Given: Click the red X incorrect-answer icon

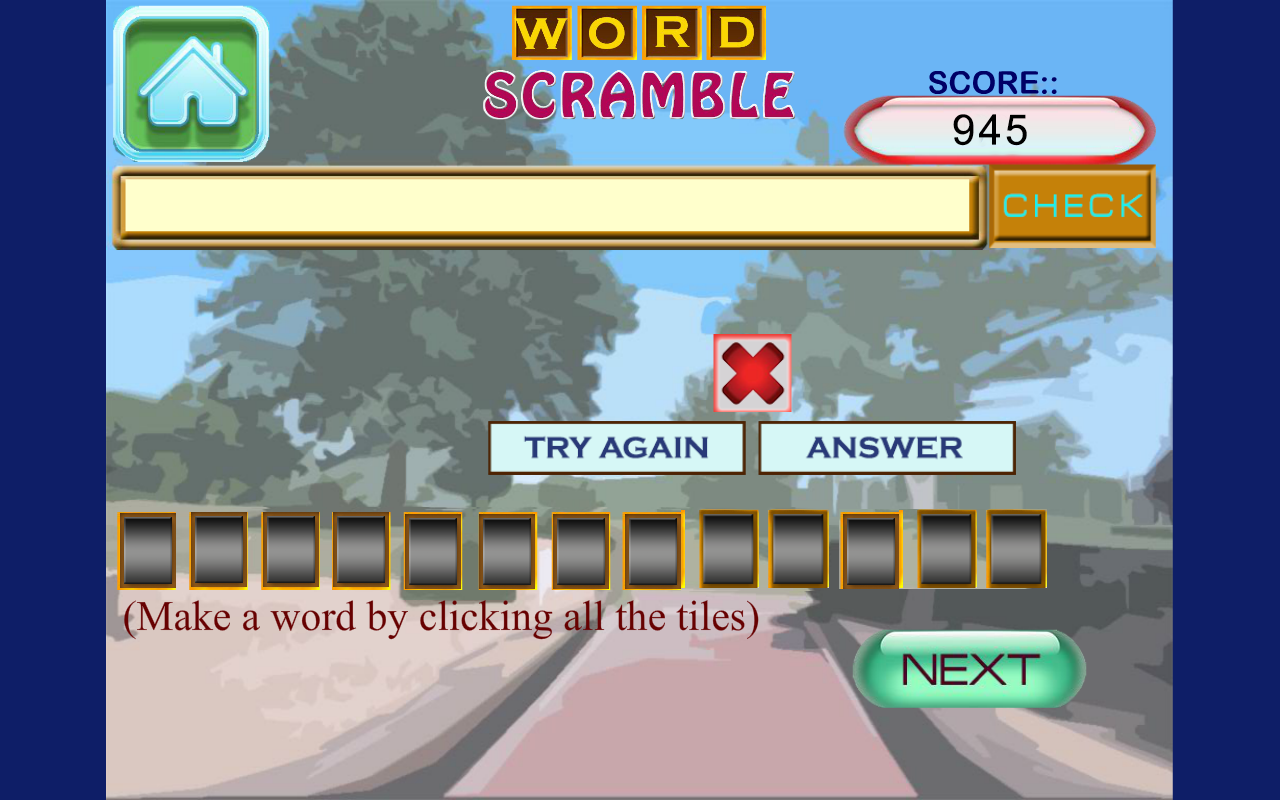Looking at the screenshot, I should (751, 373).
